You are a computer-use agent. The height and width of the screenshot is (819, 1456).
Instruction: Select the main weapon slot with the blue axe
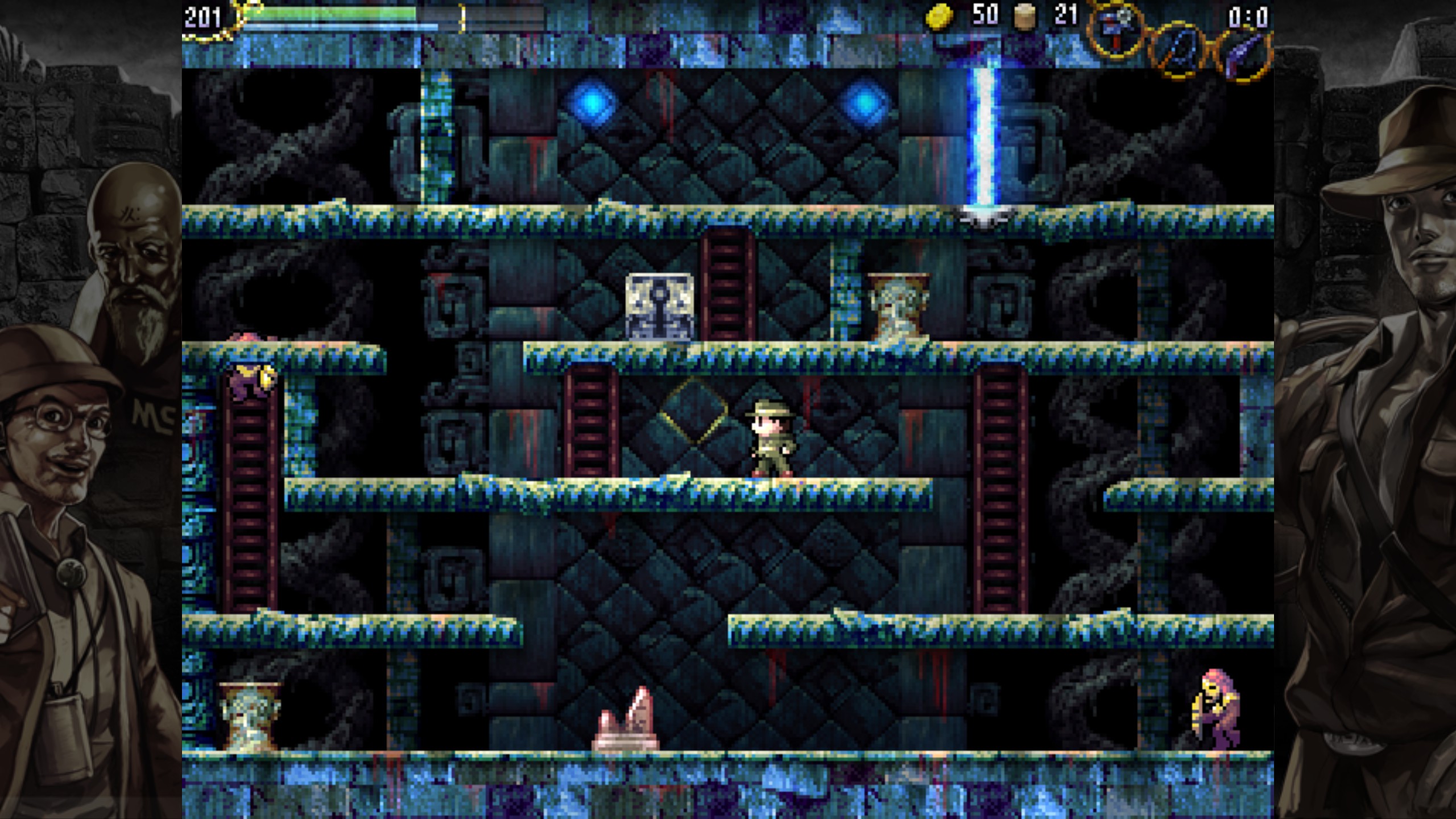(1115, 28)
